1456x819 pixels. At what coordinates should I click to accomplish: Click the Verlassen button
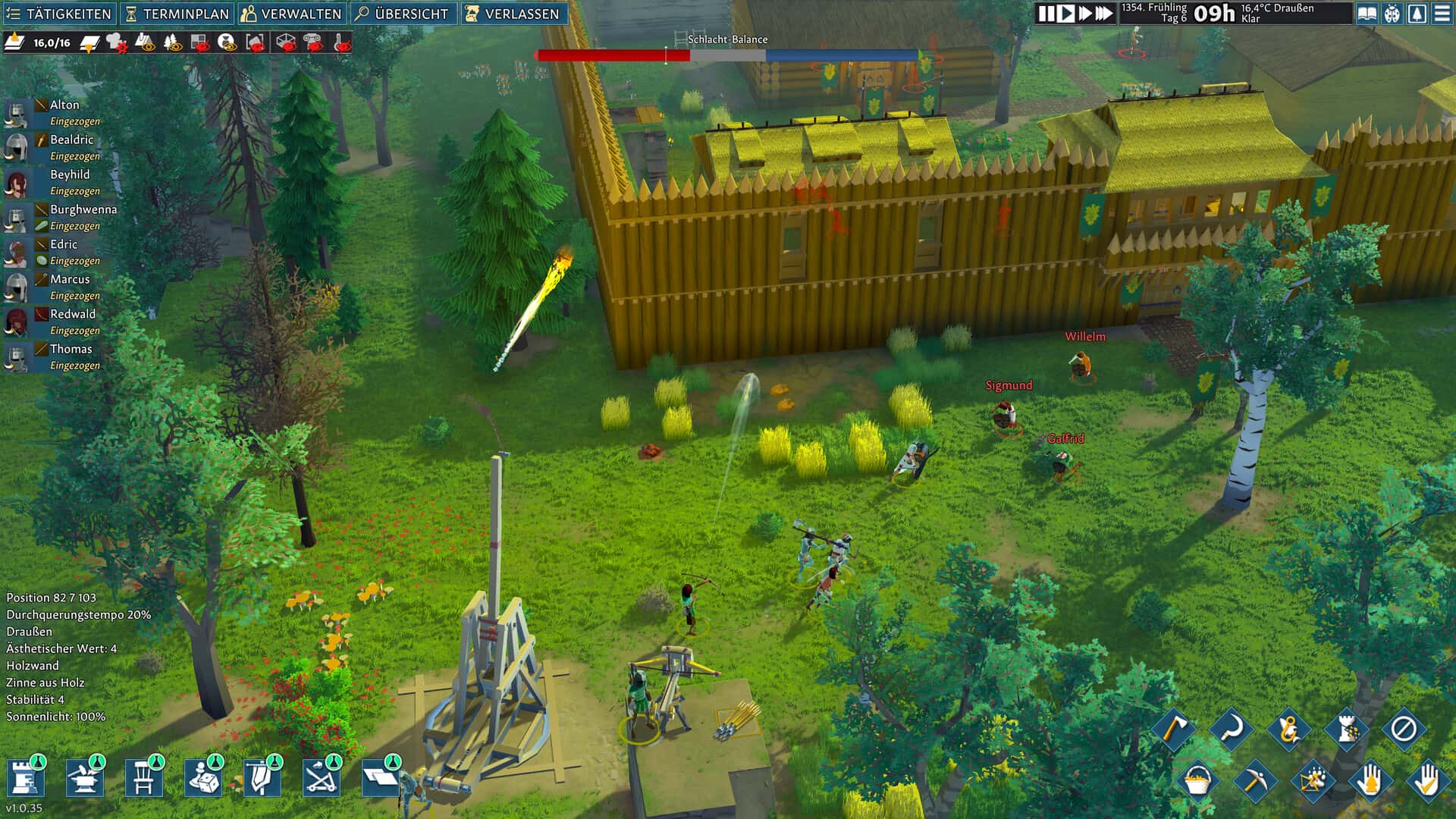click(513, 14)
